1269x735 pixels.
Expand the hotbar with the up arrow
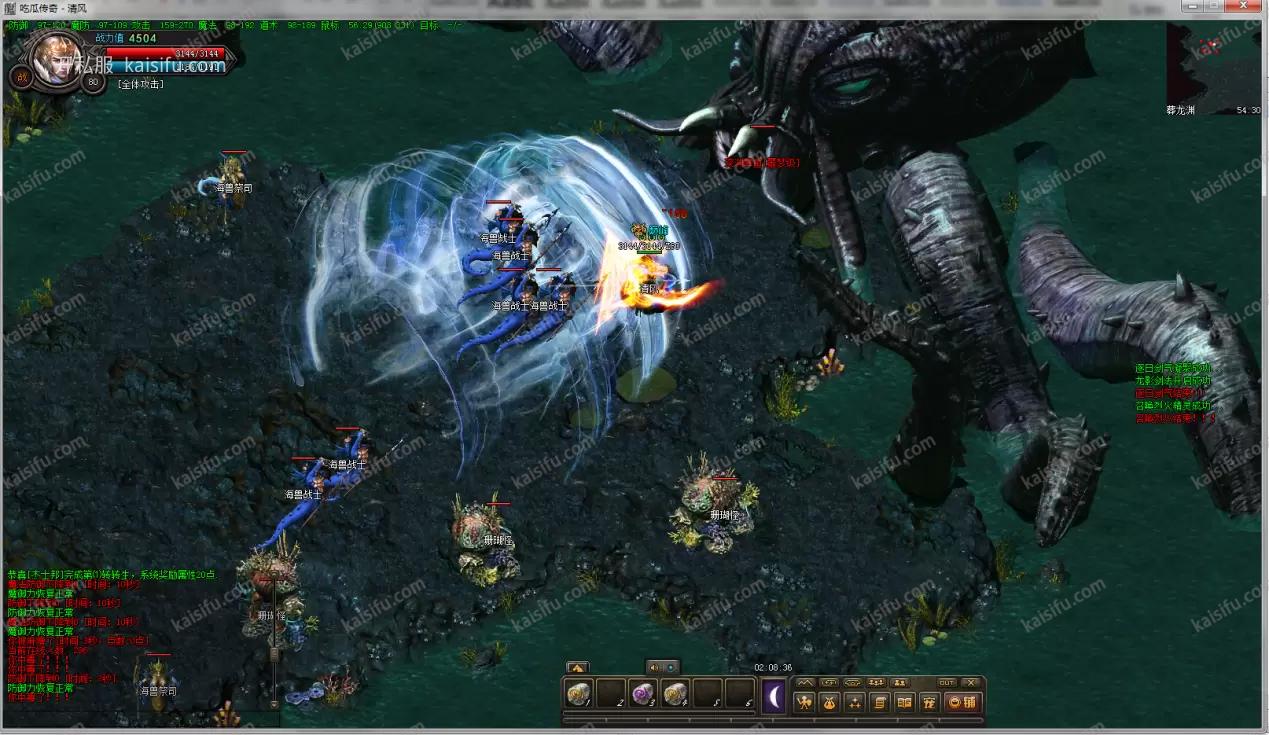click(x=577, y=667)
